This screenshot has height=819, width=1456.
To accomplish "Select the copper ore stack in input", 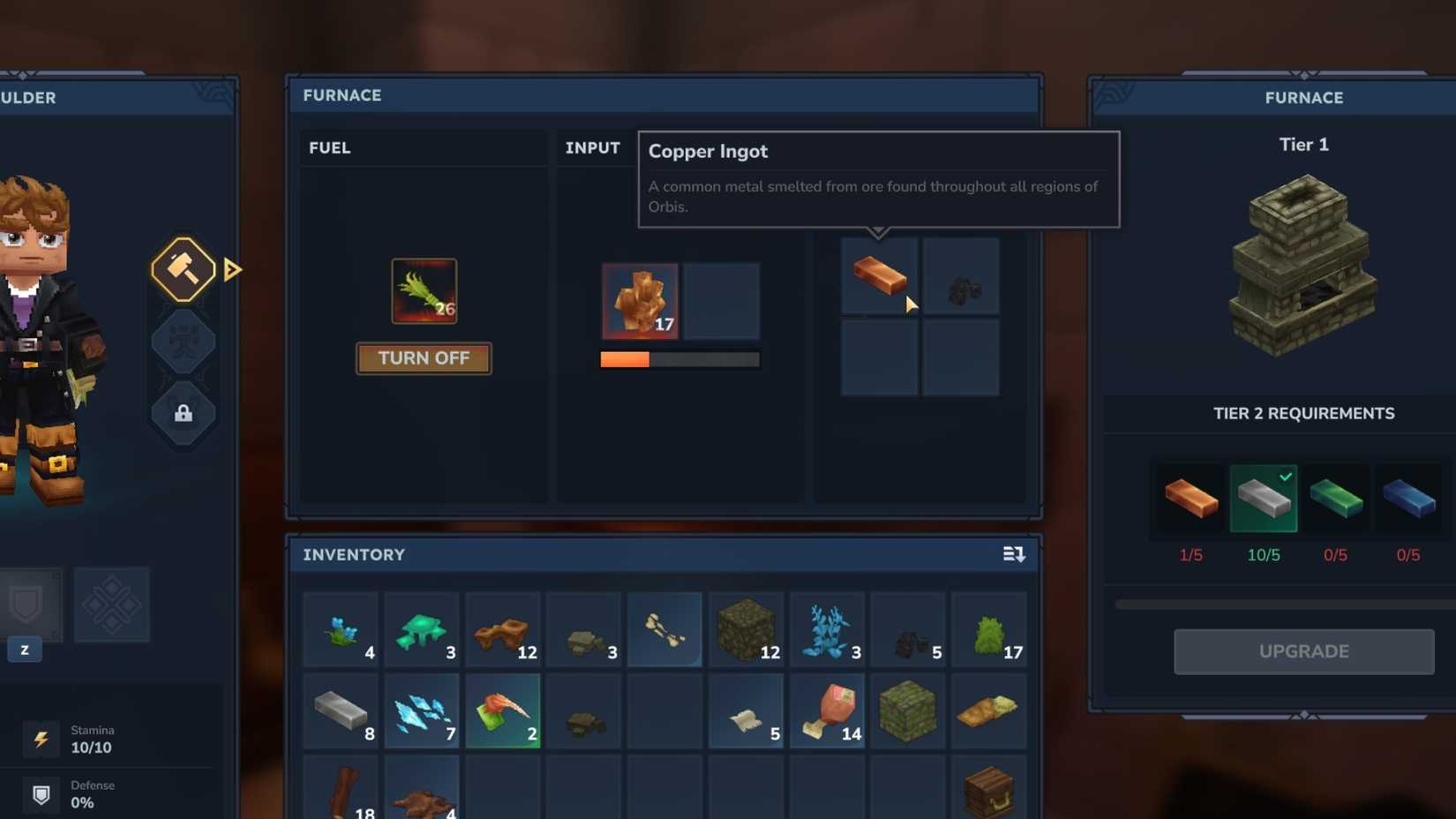I will [x=639, y=302].
